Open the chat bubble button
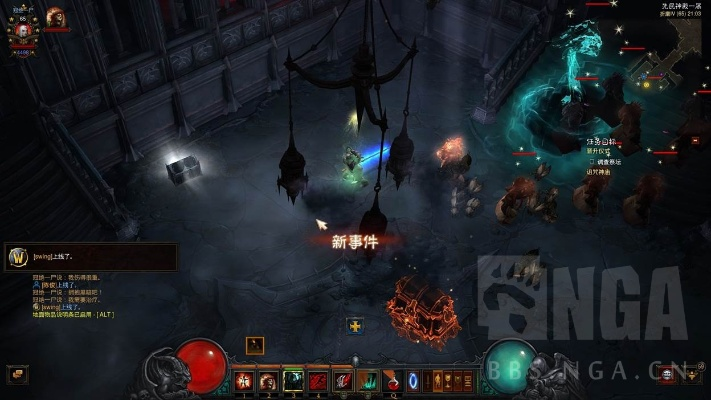This screenshot has height=400, width=711. [16, 374]
